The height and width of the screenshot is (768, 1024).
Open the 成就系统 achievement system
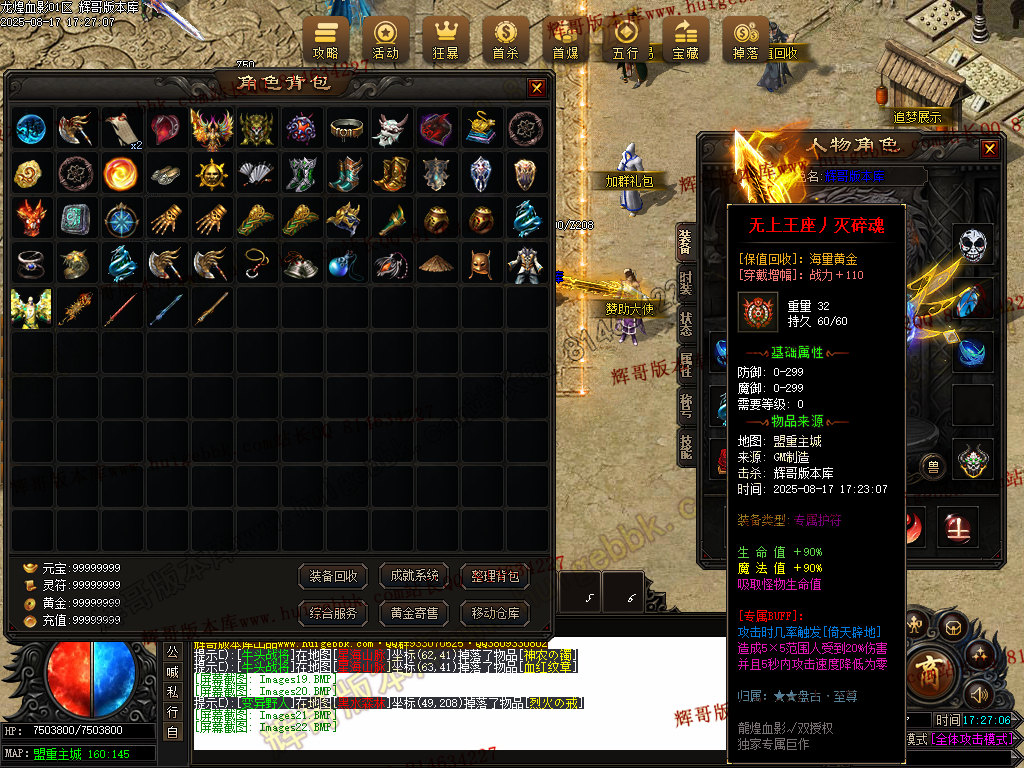415,576
